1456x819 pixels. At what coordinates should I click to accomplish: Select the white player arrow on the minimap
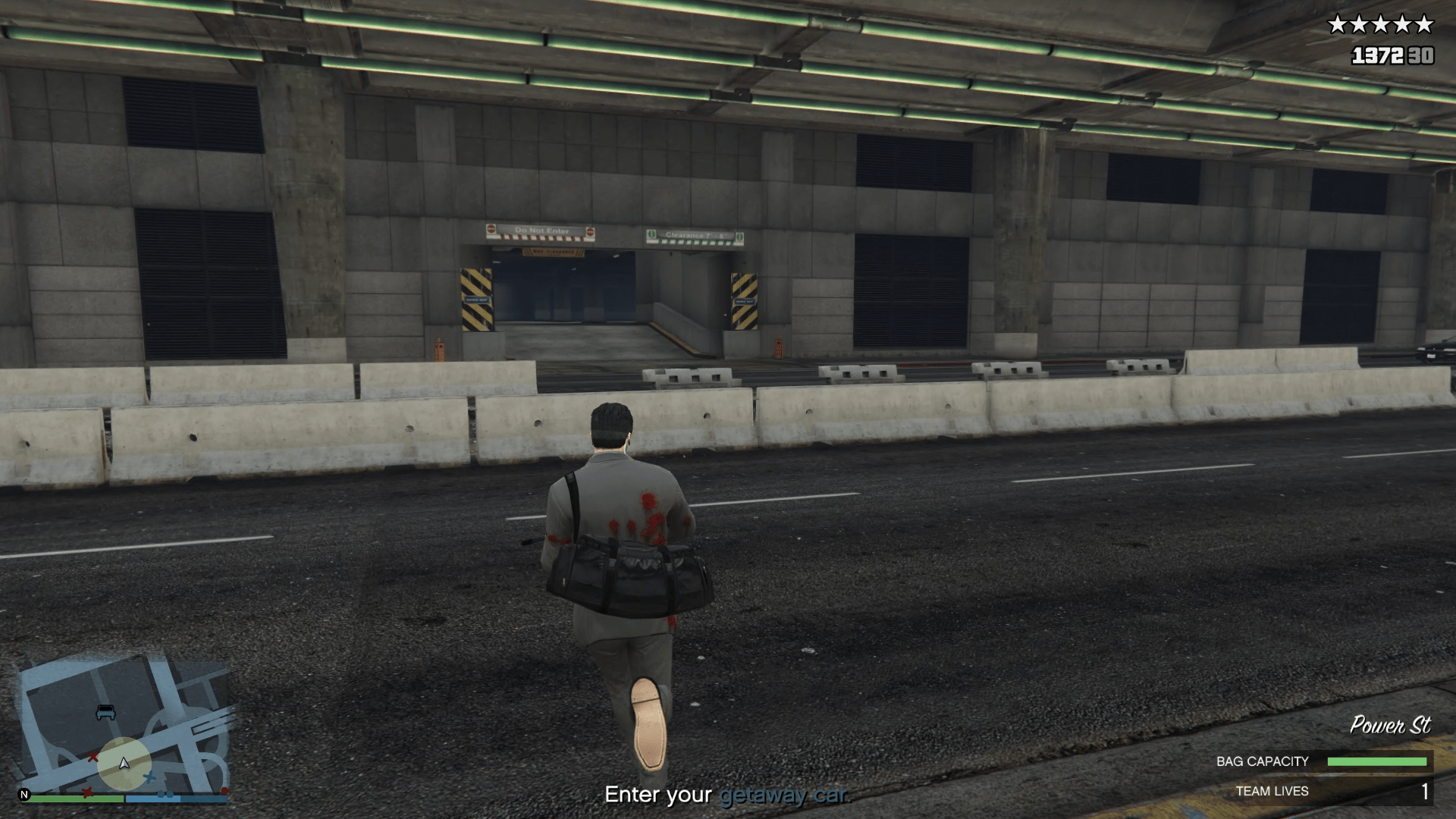tap(124, 764)
